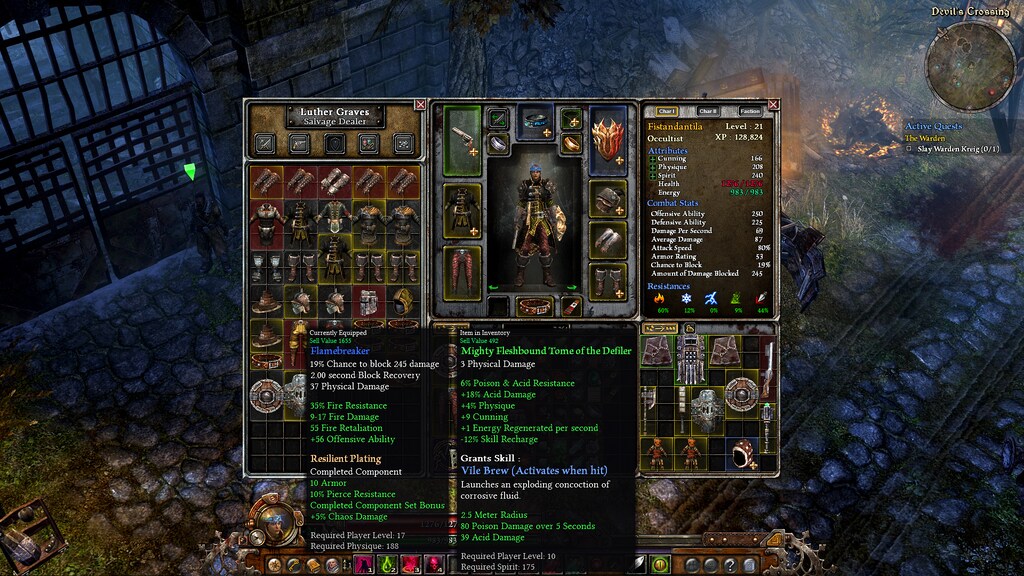Add a point to Cunning attribute
This screenshot has height=576, width=1024.
click(x=653, y=159)
